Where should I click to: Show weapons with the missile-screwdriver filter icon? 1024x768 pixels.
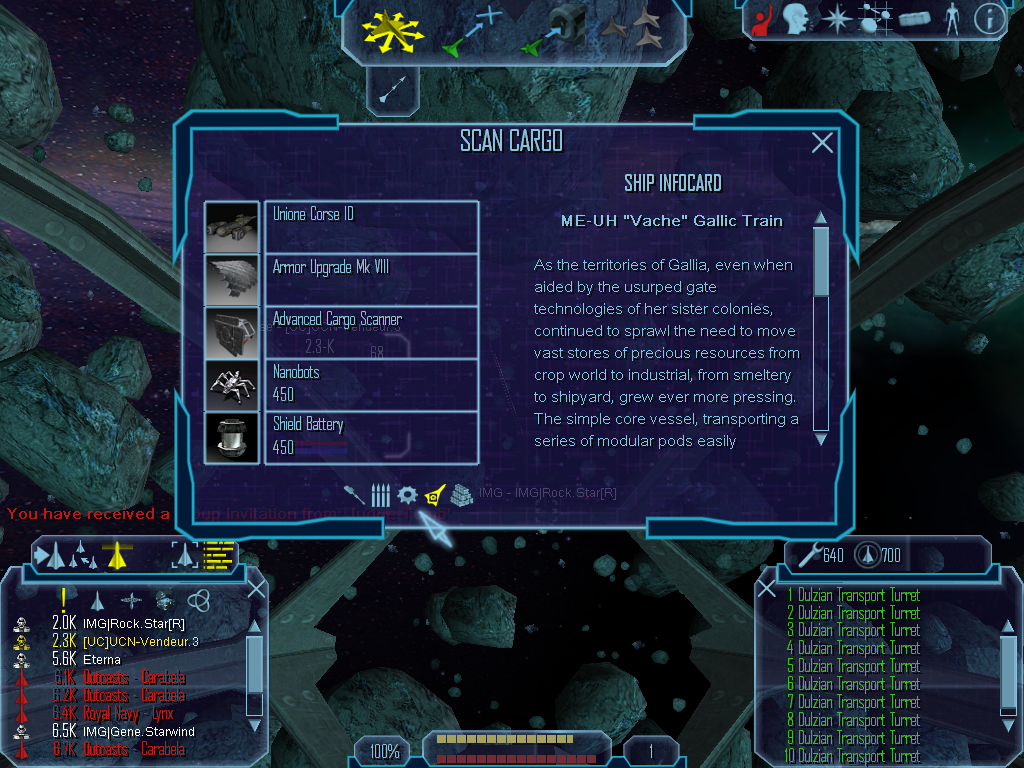click(x=354, y=494)
